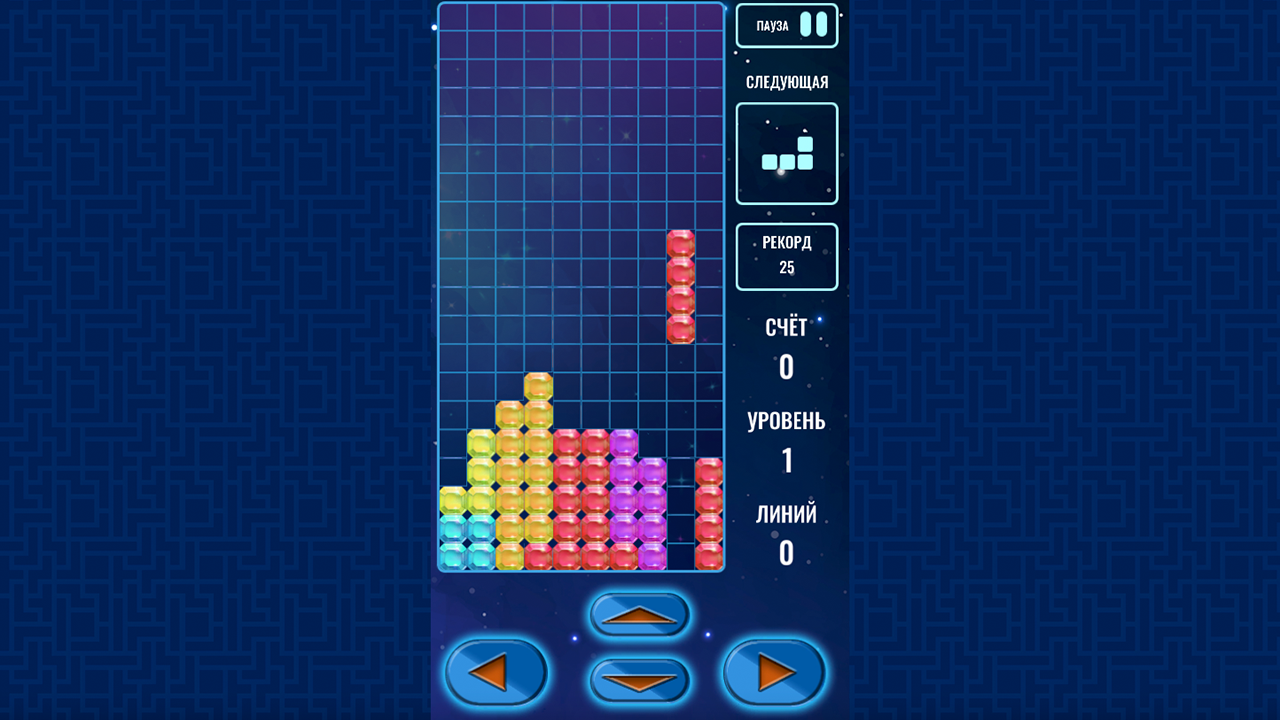Click the УРОВЕНЬ level label
Screen dimensions: 1280x720
(x=786, y=421)
